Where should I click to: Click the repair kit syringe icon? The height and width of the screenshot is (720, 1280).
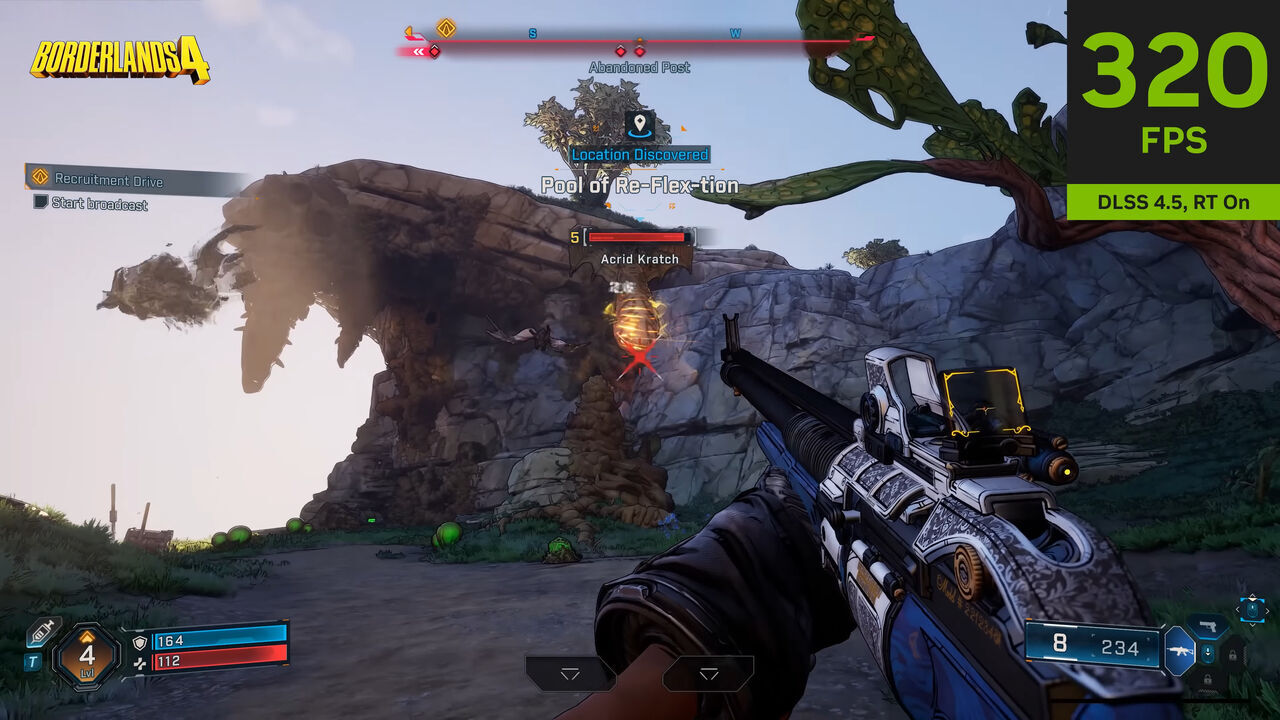(41, 632)
